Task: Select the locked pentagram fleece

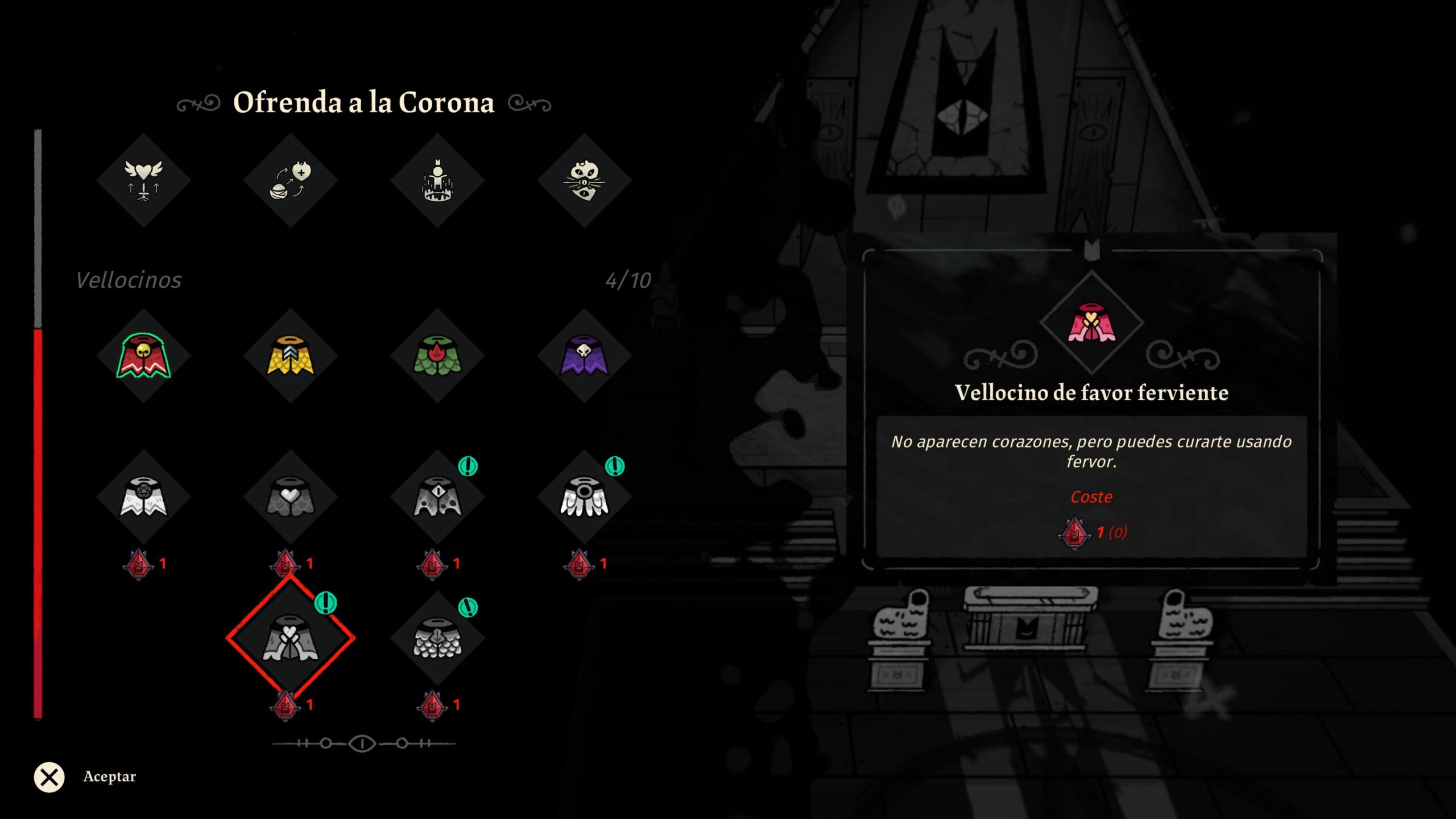Action: click(x=143, y=497)
